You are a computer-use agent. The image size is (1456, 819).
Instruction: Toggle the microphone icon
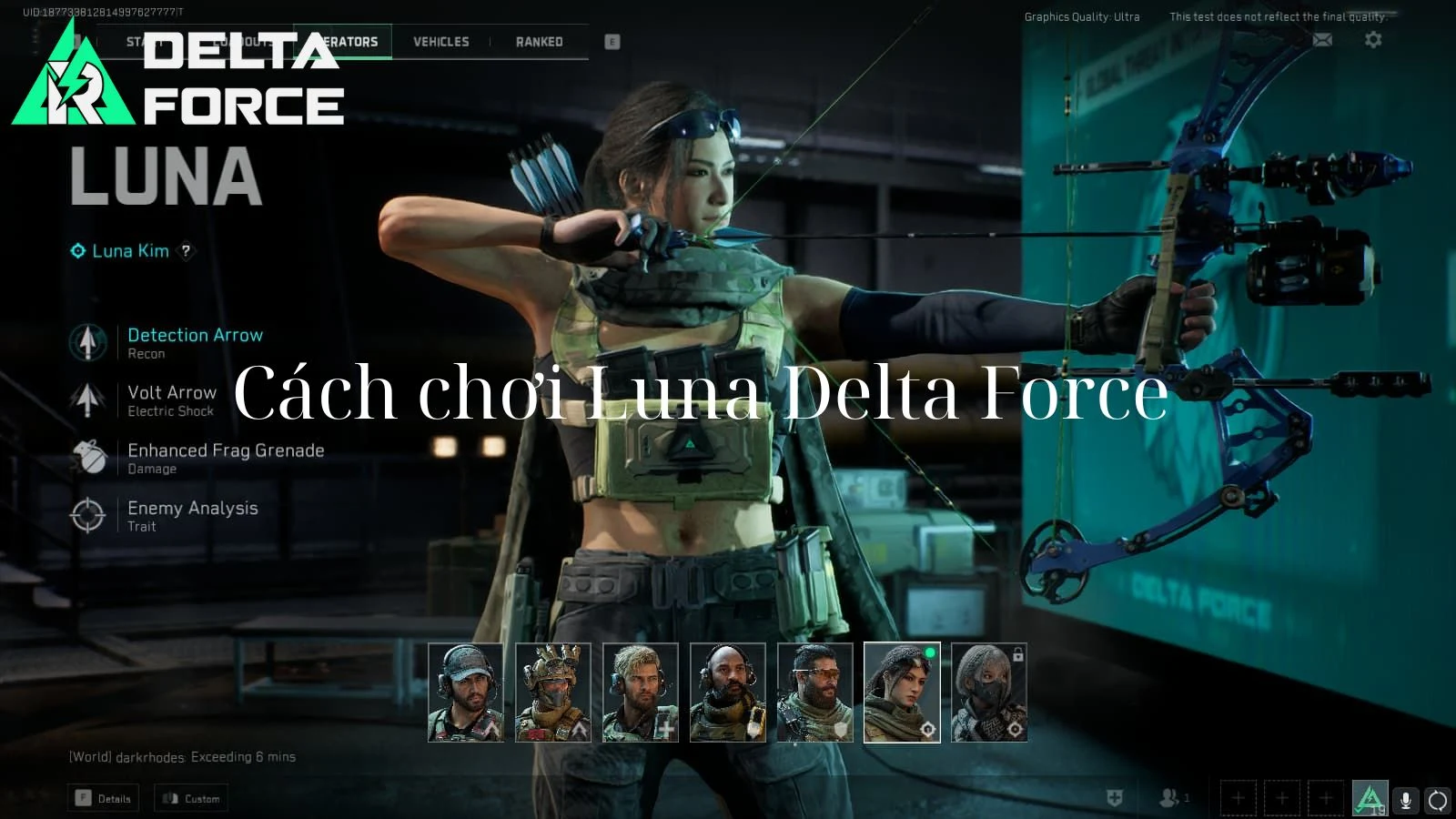click(x=1405, y=800)
